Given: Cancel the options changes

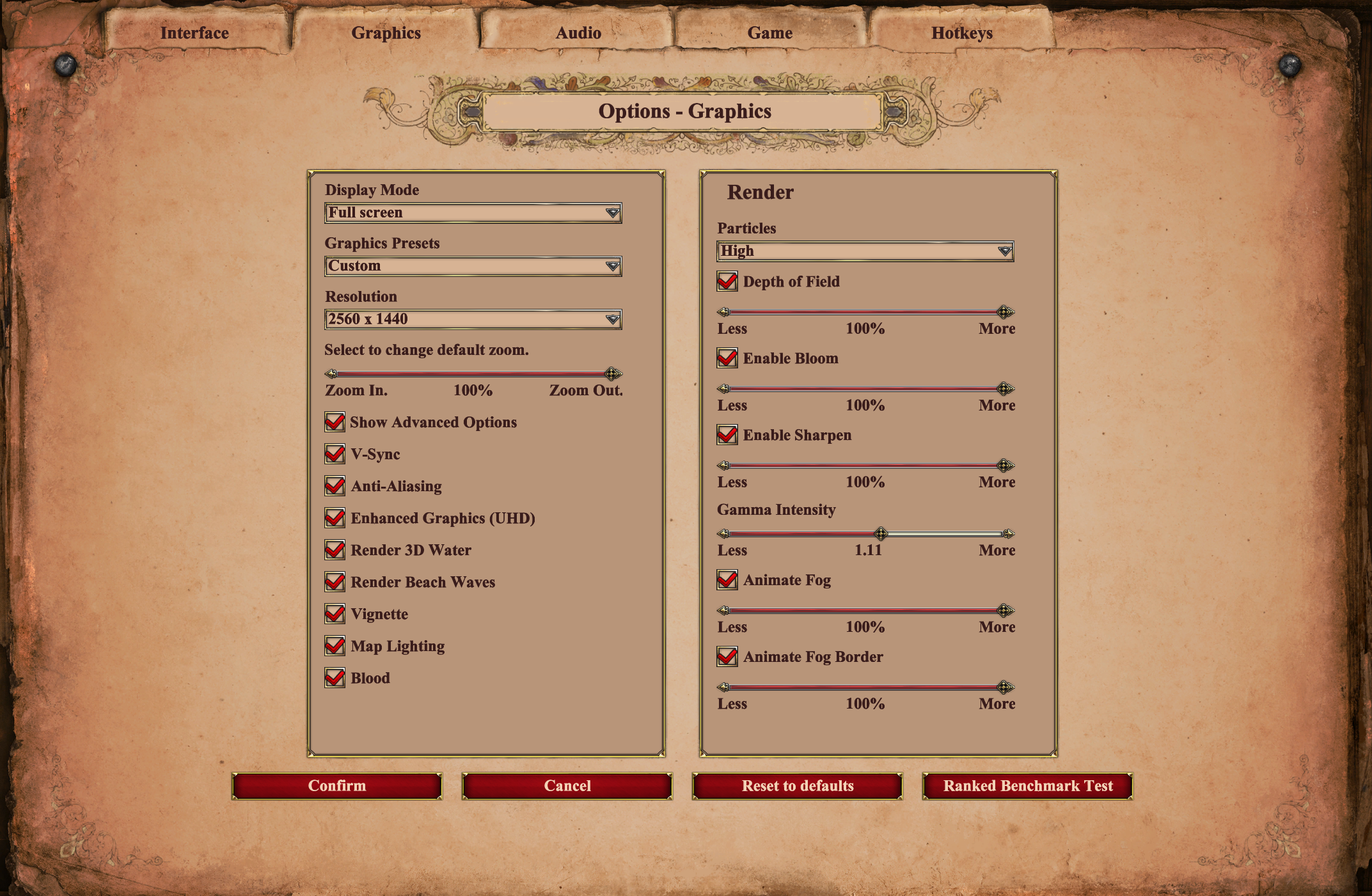Looking at the screenshot, I should tap(567, 786).
